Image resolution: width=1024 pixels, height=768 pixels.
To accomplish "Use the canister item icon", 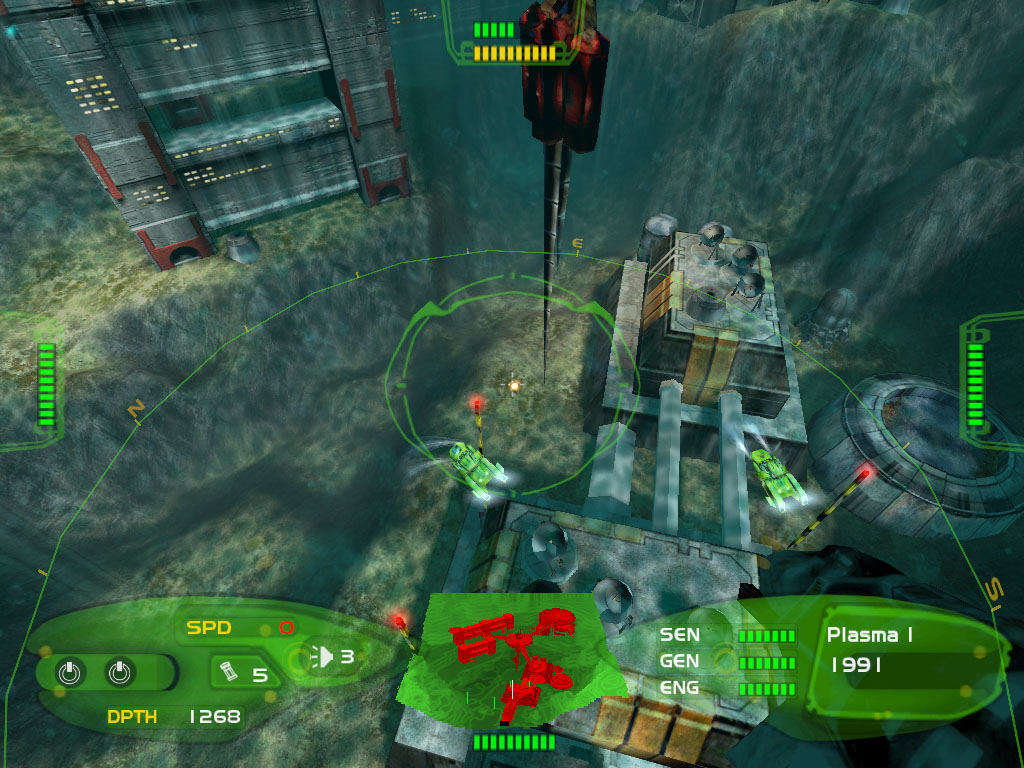I will point(229,671).
